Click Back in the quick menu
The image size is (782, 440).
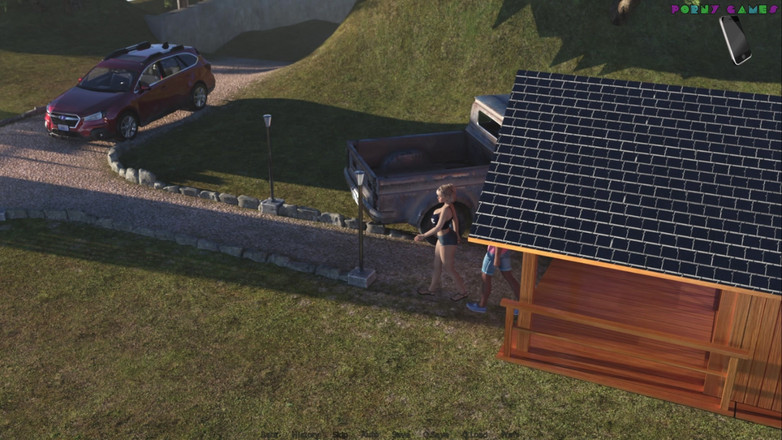pyautogui.click(x=269, y=435)
